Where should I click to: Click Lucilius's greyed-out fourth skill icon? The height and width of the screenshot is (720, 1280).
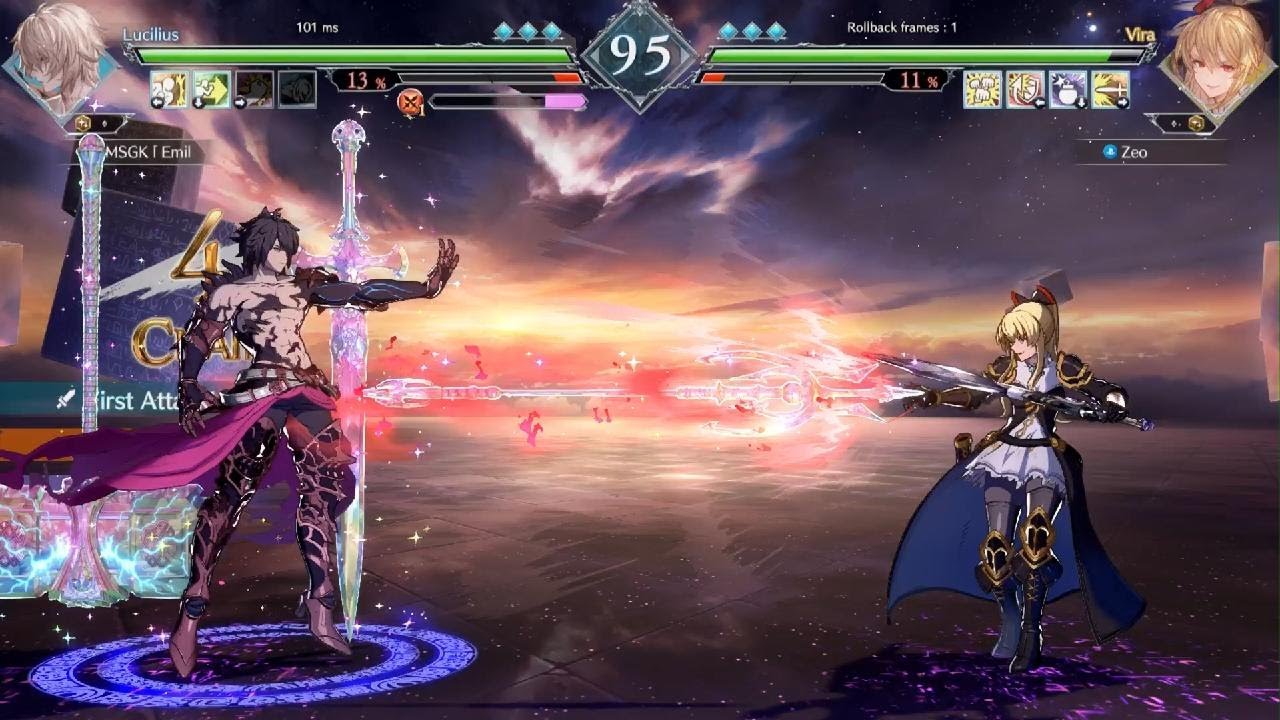point(297,89)
